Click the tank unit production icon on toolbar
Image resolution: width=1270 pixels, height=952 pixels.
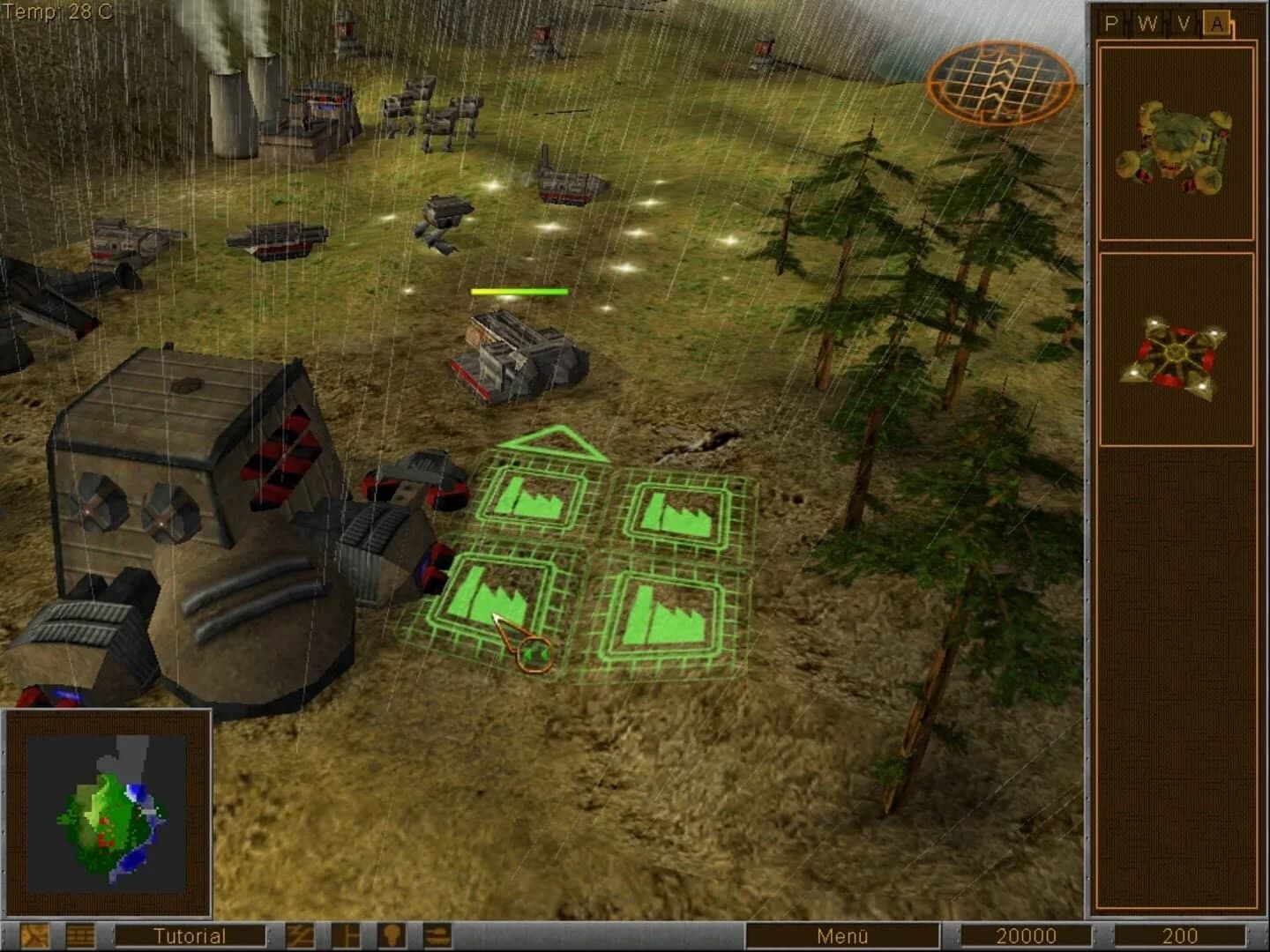pyautogui.click(x=439, y=936)
